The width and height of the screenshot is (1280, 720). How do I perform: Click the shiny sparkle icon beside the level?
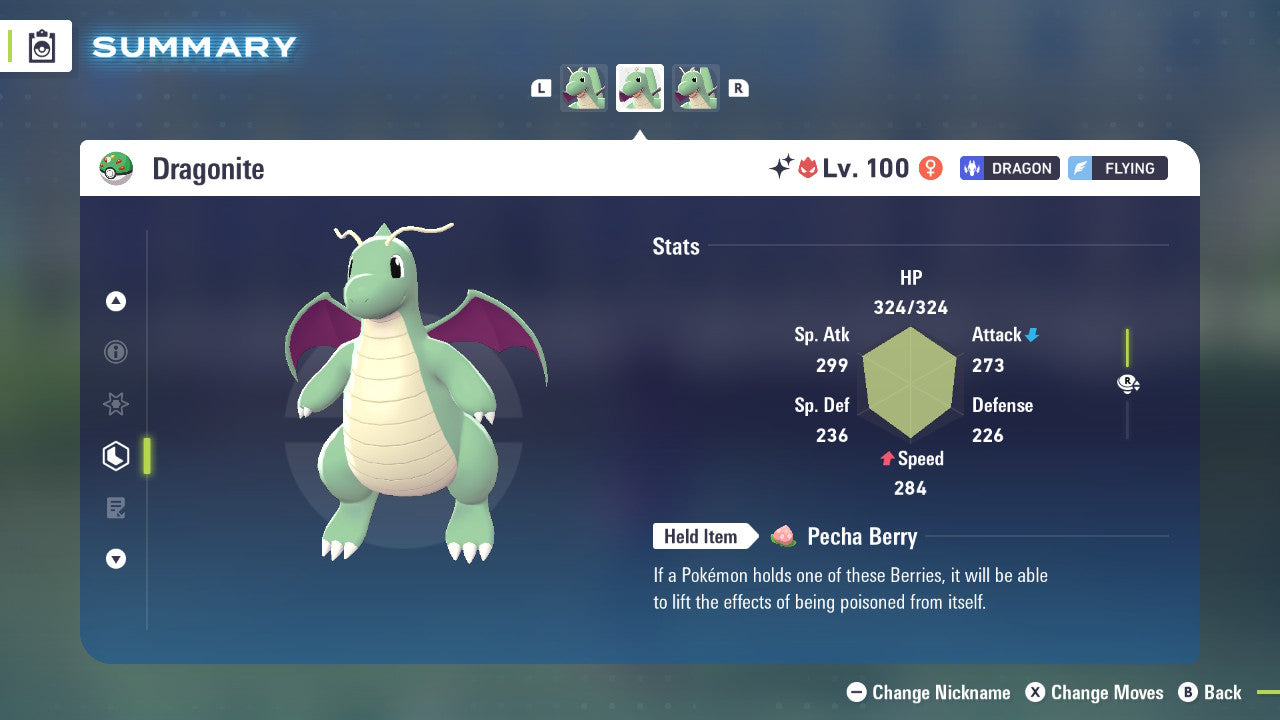point(783,168)
